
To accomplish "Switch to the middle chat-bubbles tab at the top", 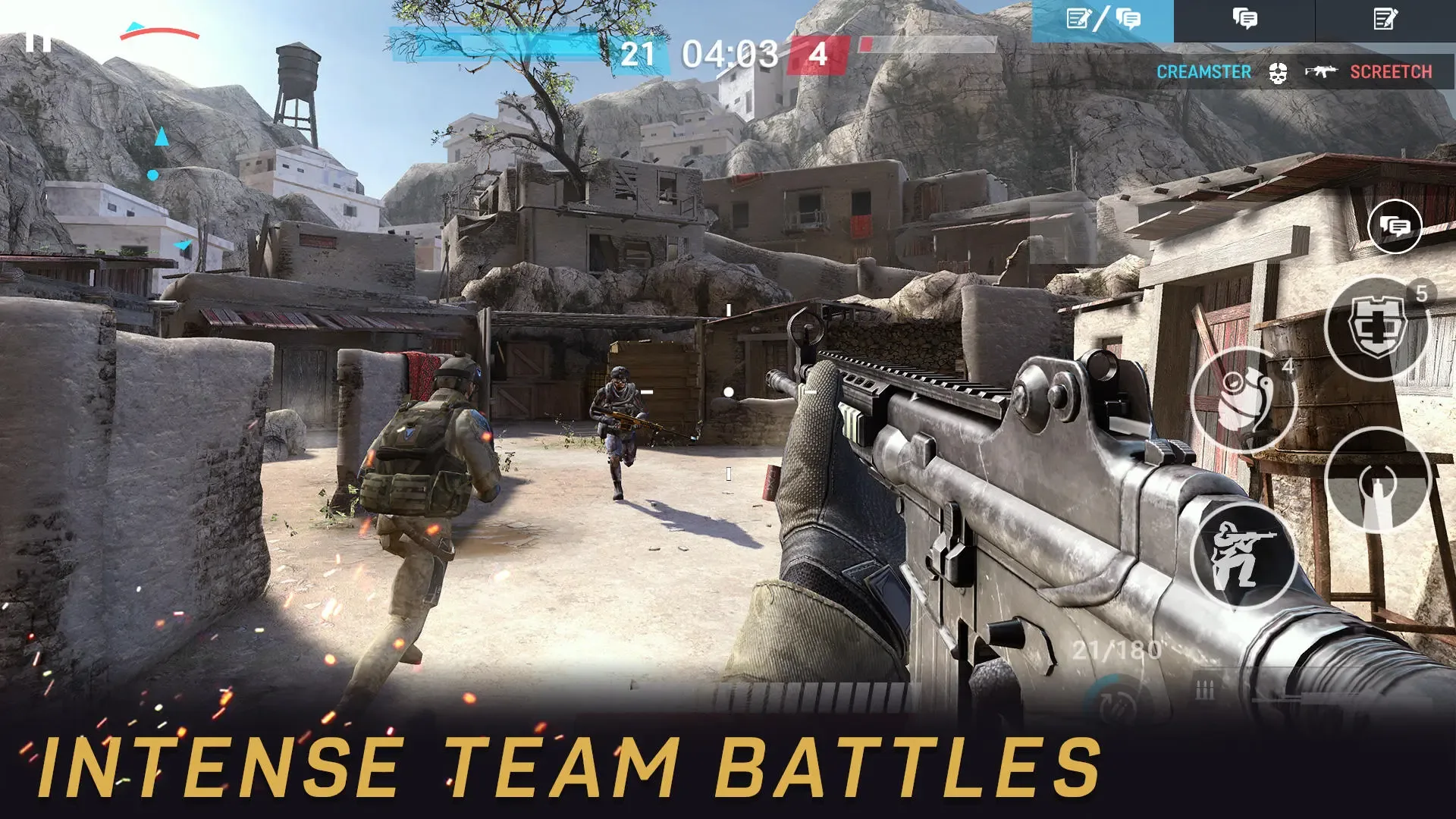I will (x=1244, y=19).
